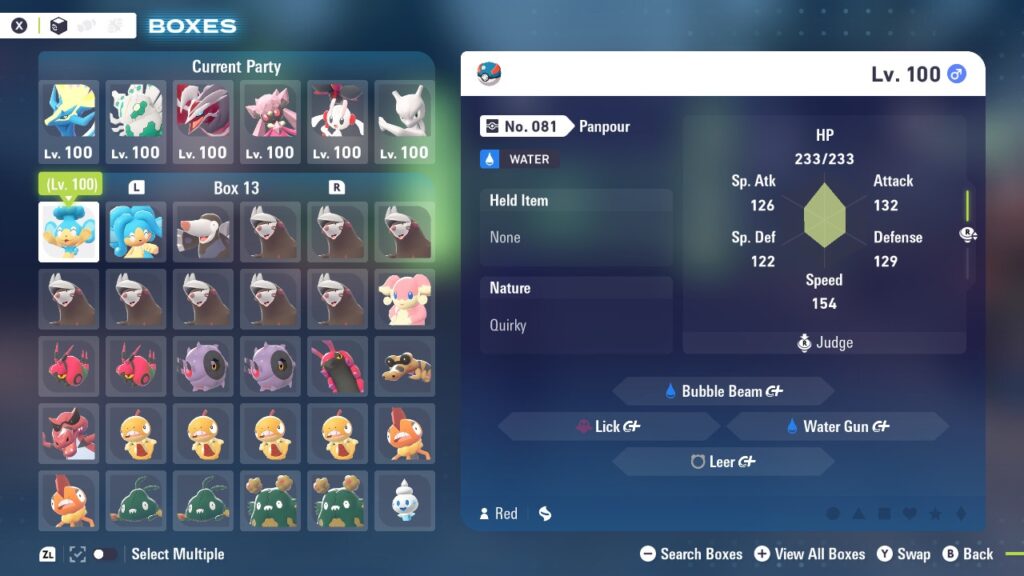Toggle the heart marking icon
The width and height of the screenshot is (1024, 576).
[910, 514]
